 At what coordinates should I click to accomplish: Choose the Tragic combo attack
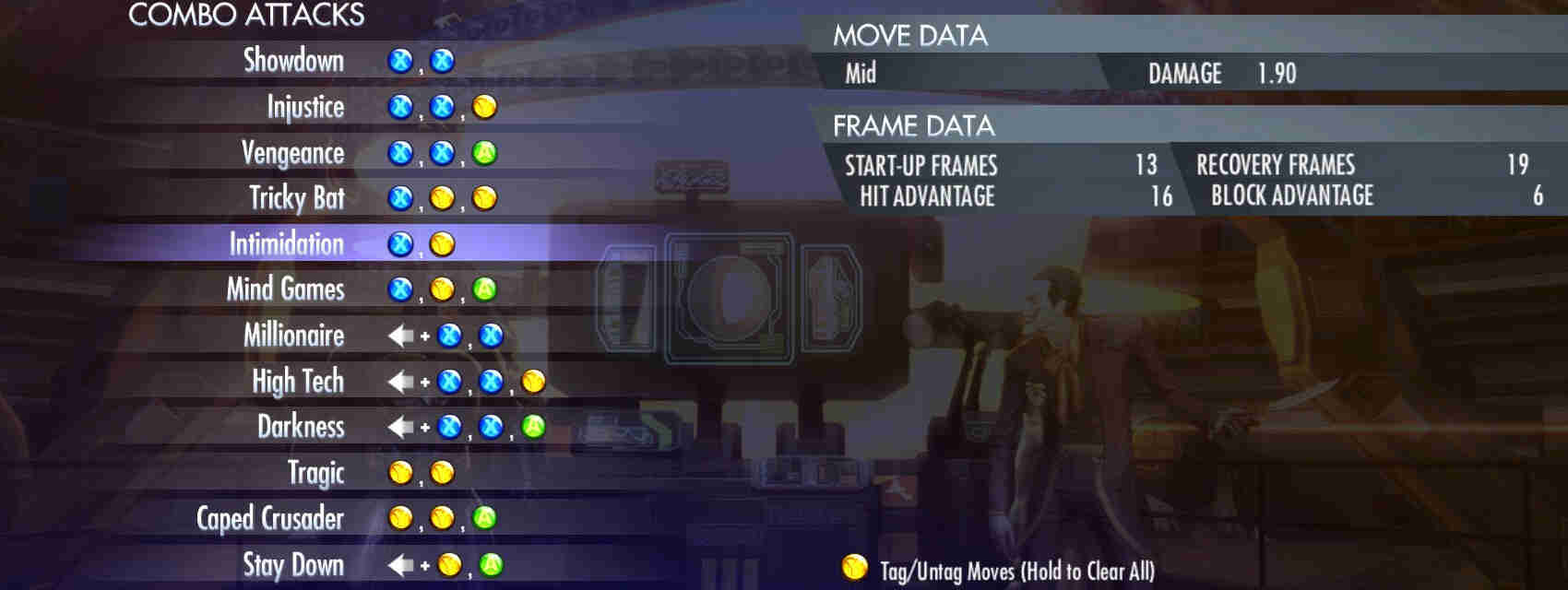315,473
